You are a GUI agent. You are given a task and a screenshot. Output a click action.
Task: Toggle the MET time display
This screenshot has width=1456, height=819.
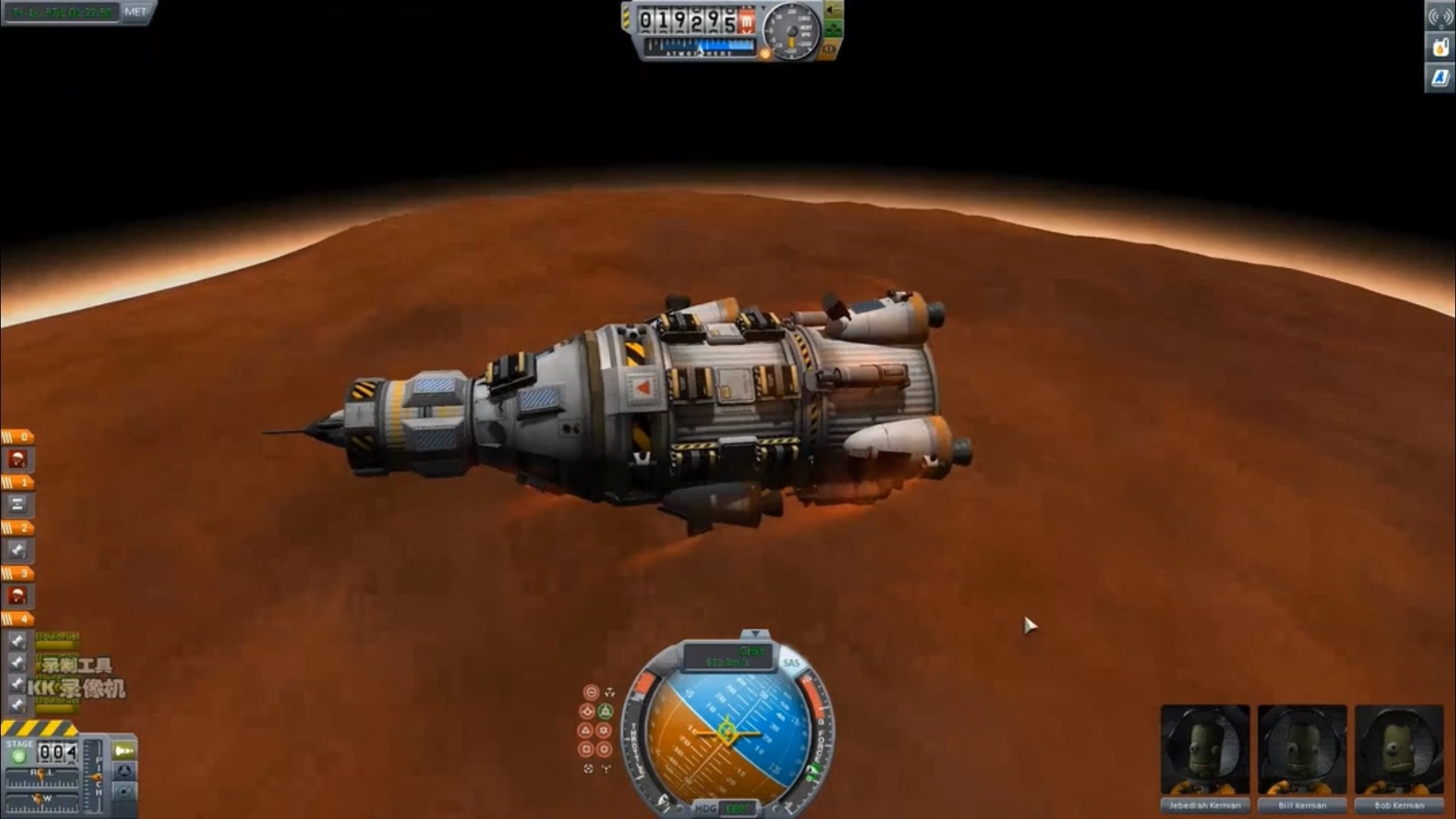pyautogui.click(x=136, y=12)
